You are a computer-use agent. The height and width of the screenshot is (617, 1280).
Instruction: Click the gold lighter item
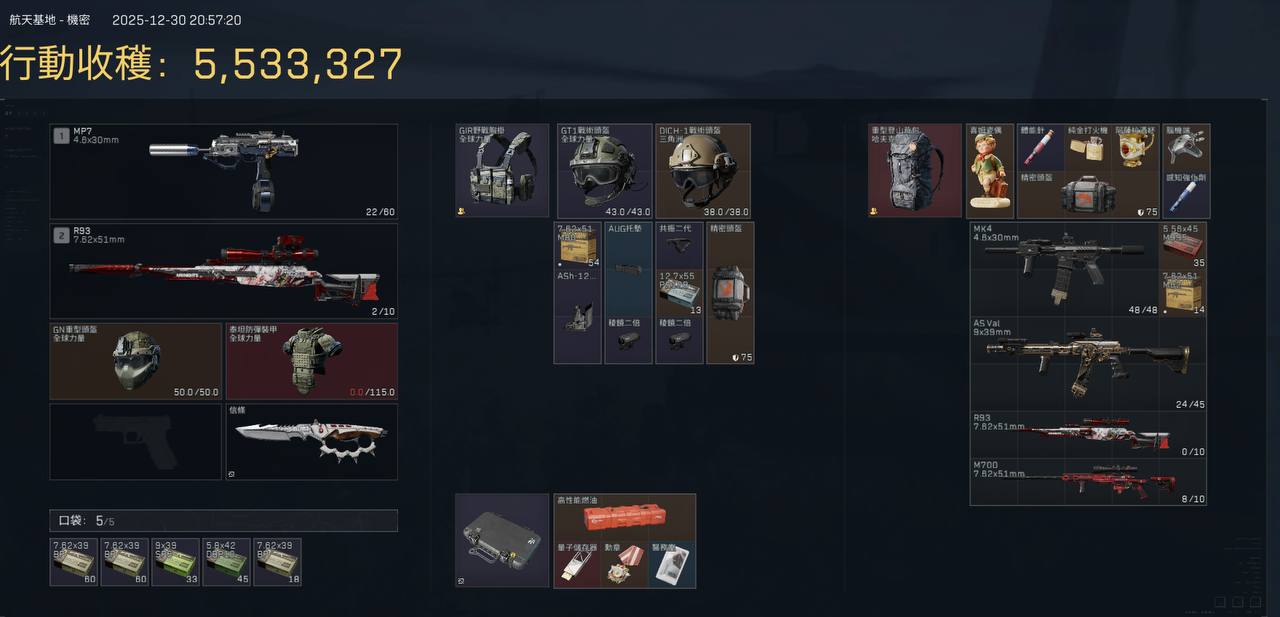click(x=1087, y=147)
